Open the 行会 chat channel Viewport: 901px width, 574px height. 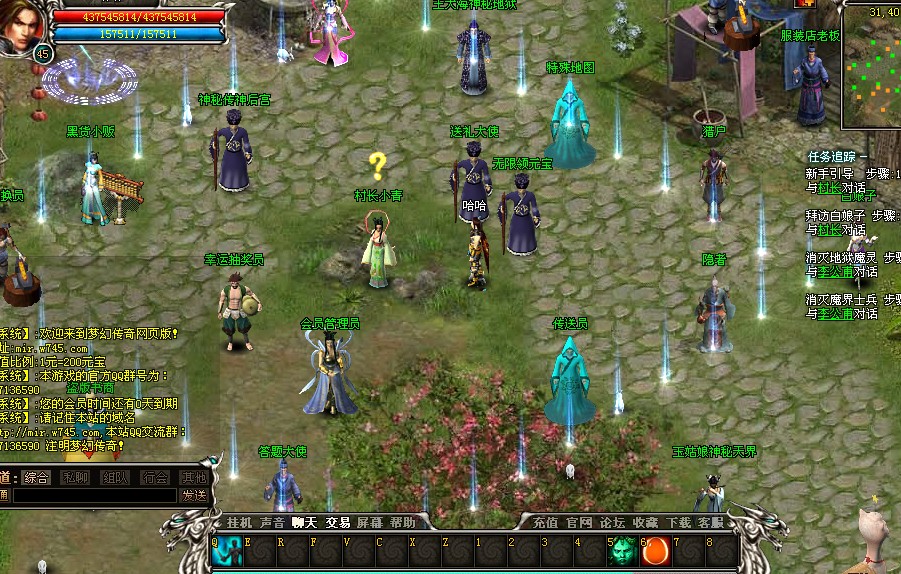click(x=154, y=478)
